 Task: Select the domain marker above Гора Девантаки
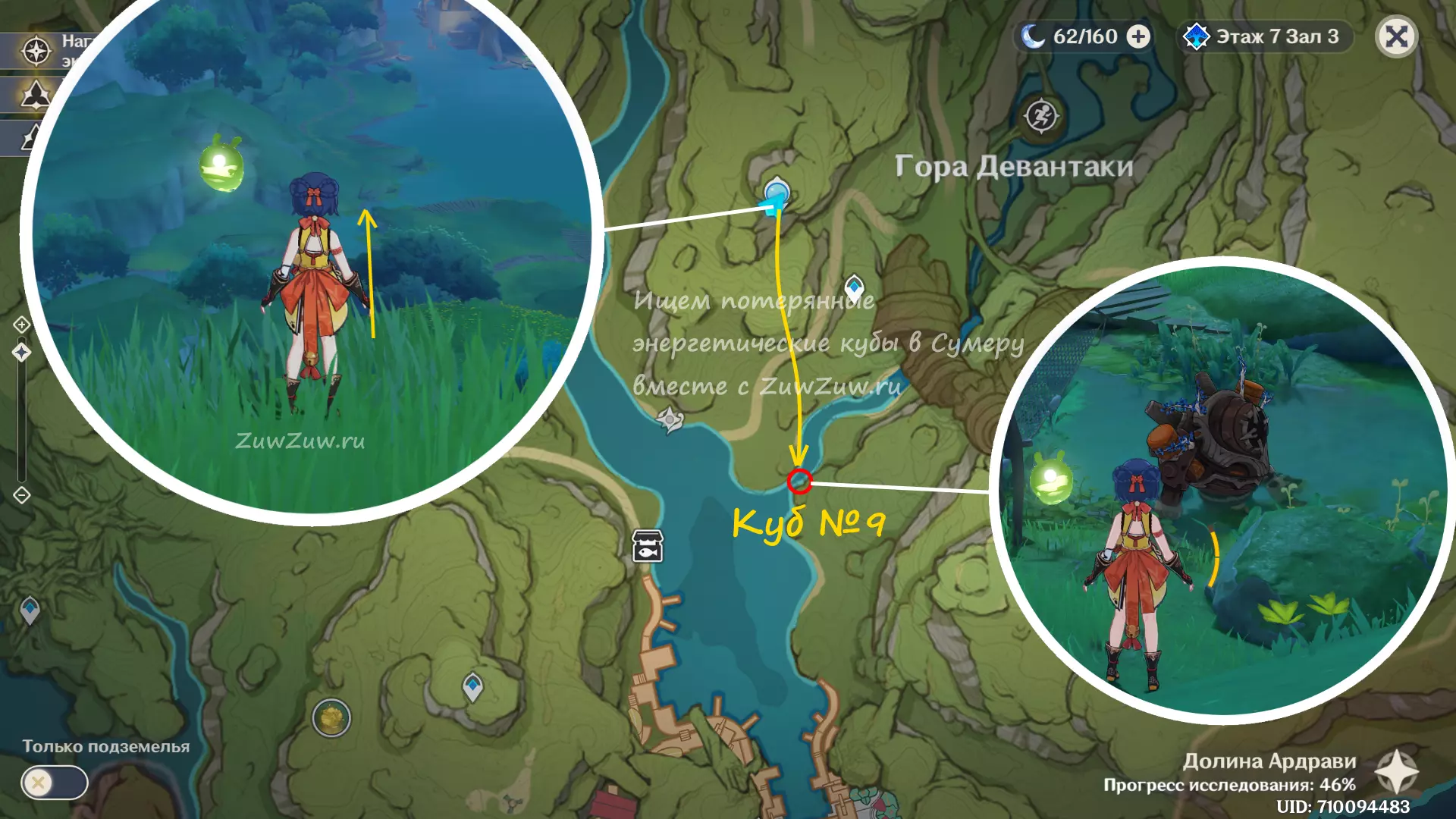[x=1041, y=116]
